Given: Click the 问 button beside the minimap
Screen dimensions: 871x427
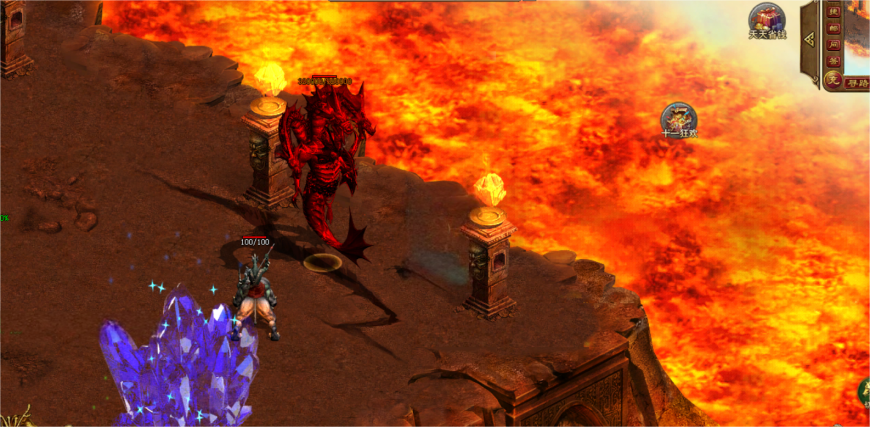Looking at the screenshot, I should (833, 44).
